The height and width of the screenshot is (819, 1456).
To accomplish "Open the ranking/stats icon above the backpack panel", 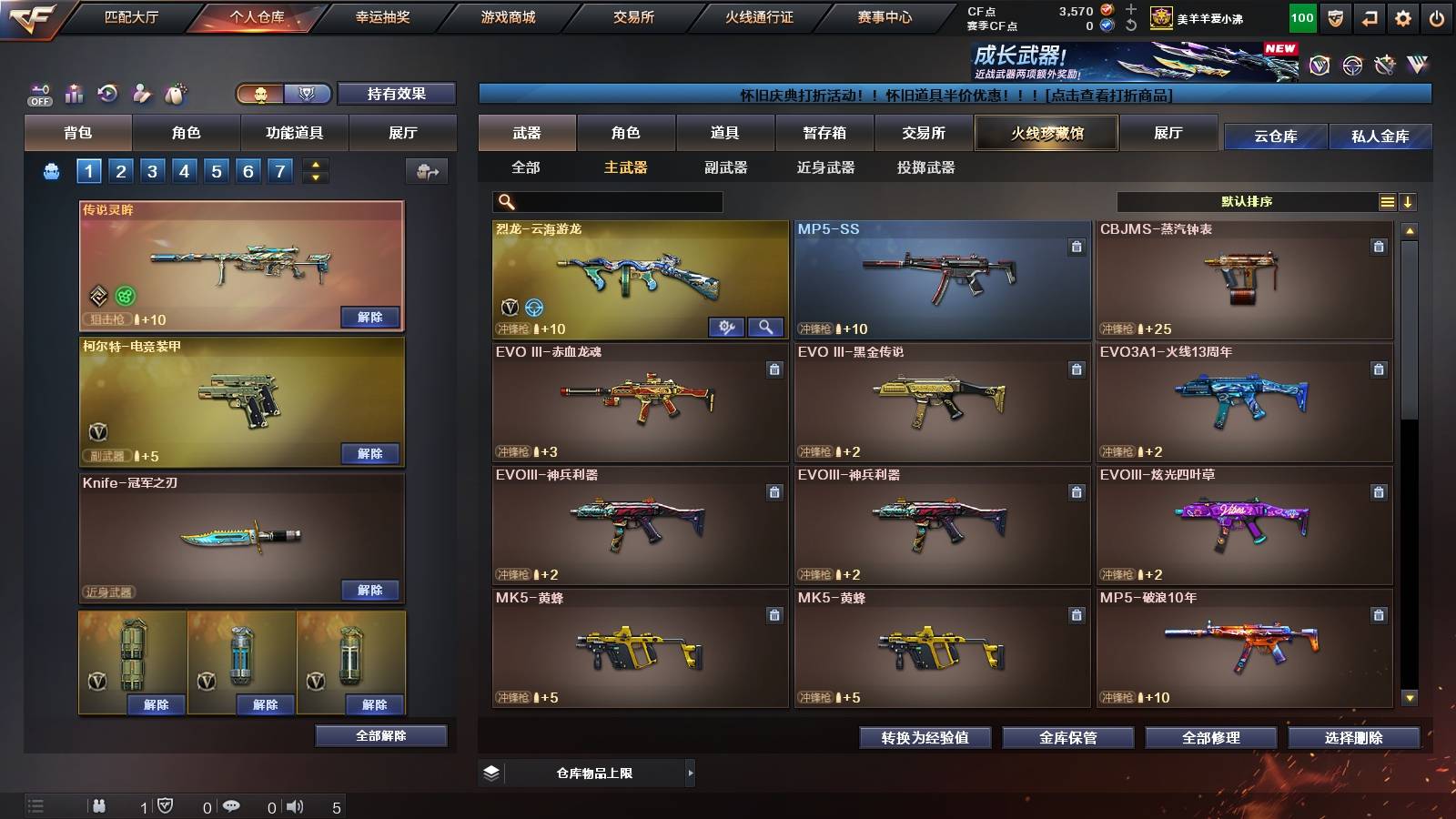I will pyautogui.click(x=74, y=94).
